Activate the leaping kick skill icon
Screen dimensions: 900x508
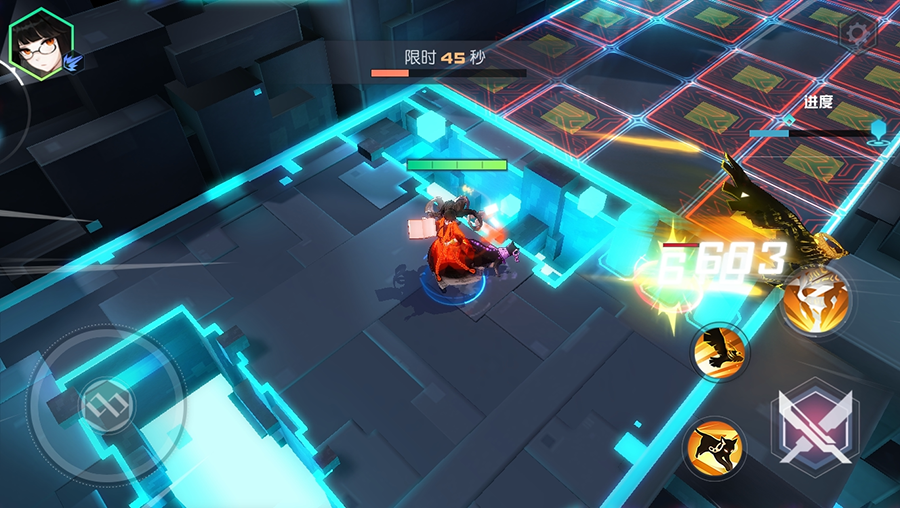[716, 446]
